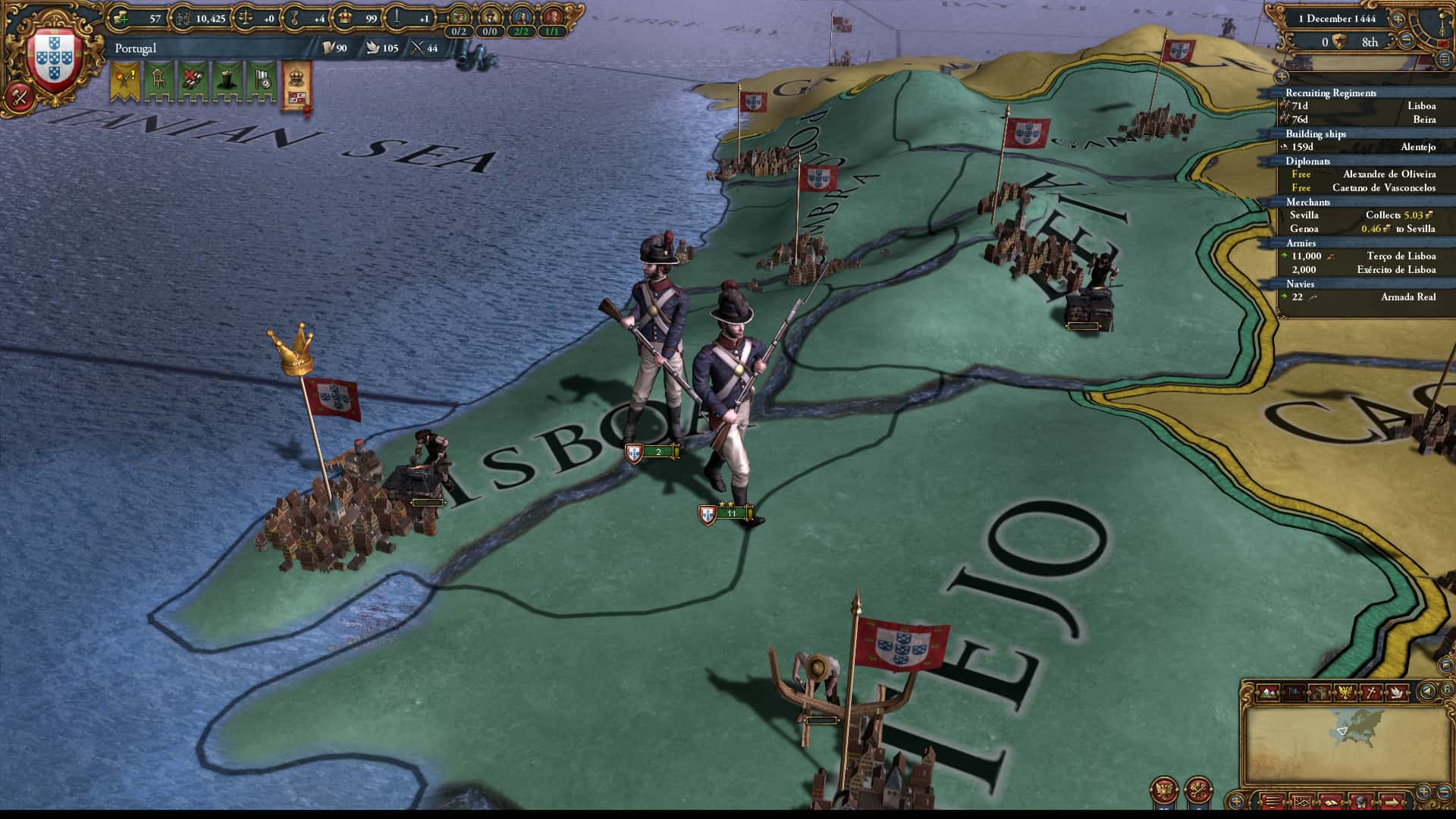Switch to the religious mapmode with cross icon

point(1370,692)
